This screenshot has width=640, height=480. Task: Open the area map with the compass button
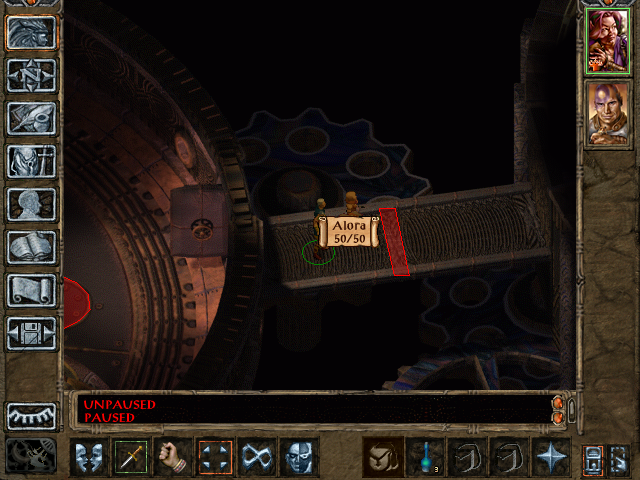tap(31, 75)
